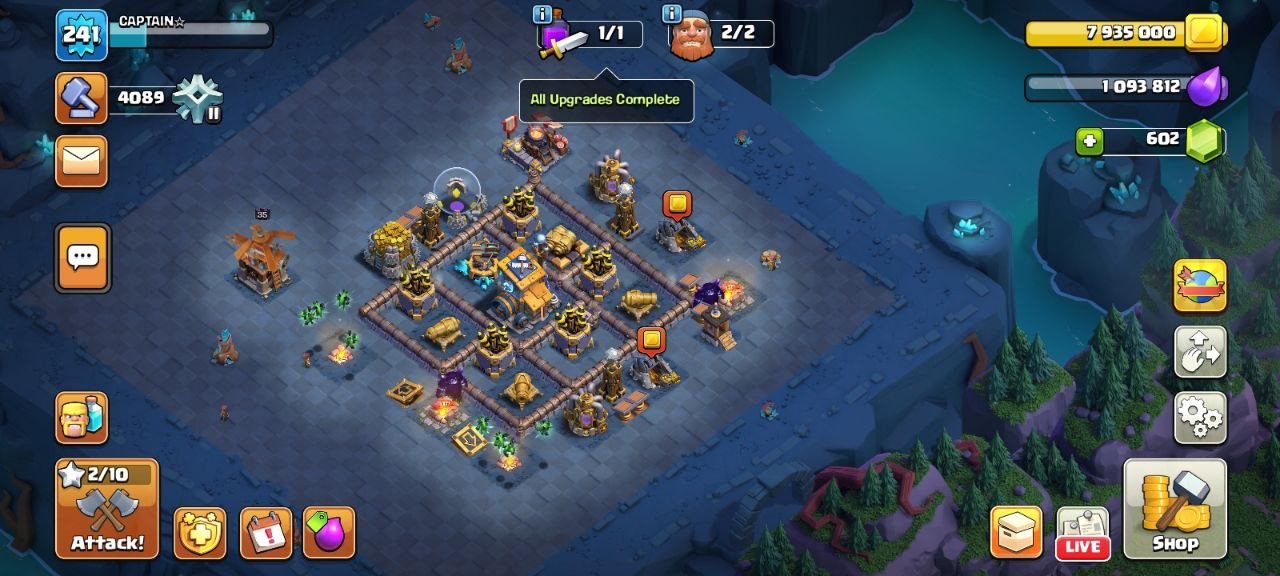This screenshot has width=1280, height=576.
Task: Open the trophy league badge
Action: tap(197, 99)
